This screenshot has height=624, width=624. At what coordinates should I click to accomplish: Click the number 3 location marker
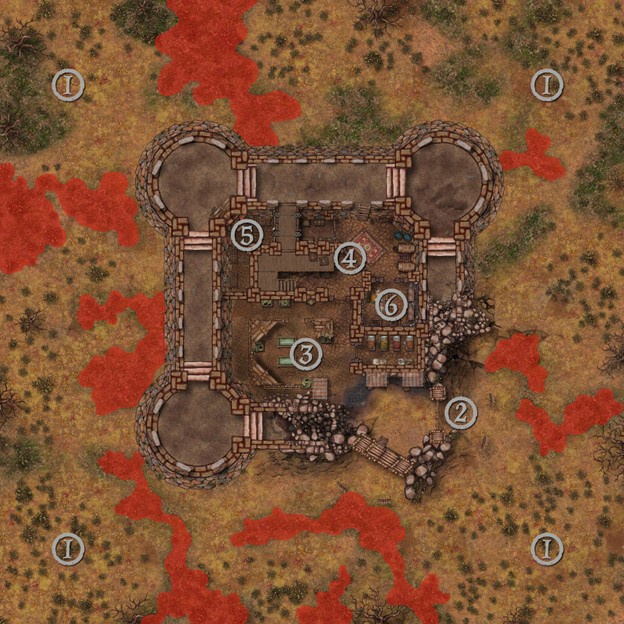click(306, 352)
